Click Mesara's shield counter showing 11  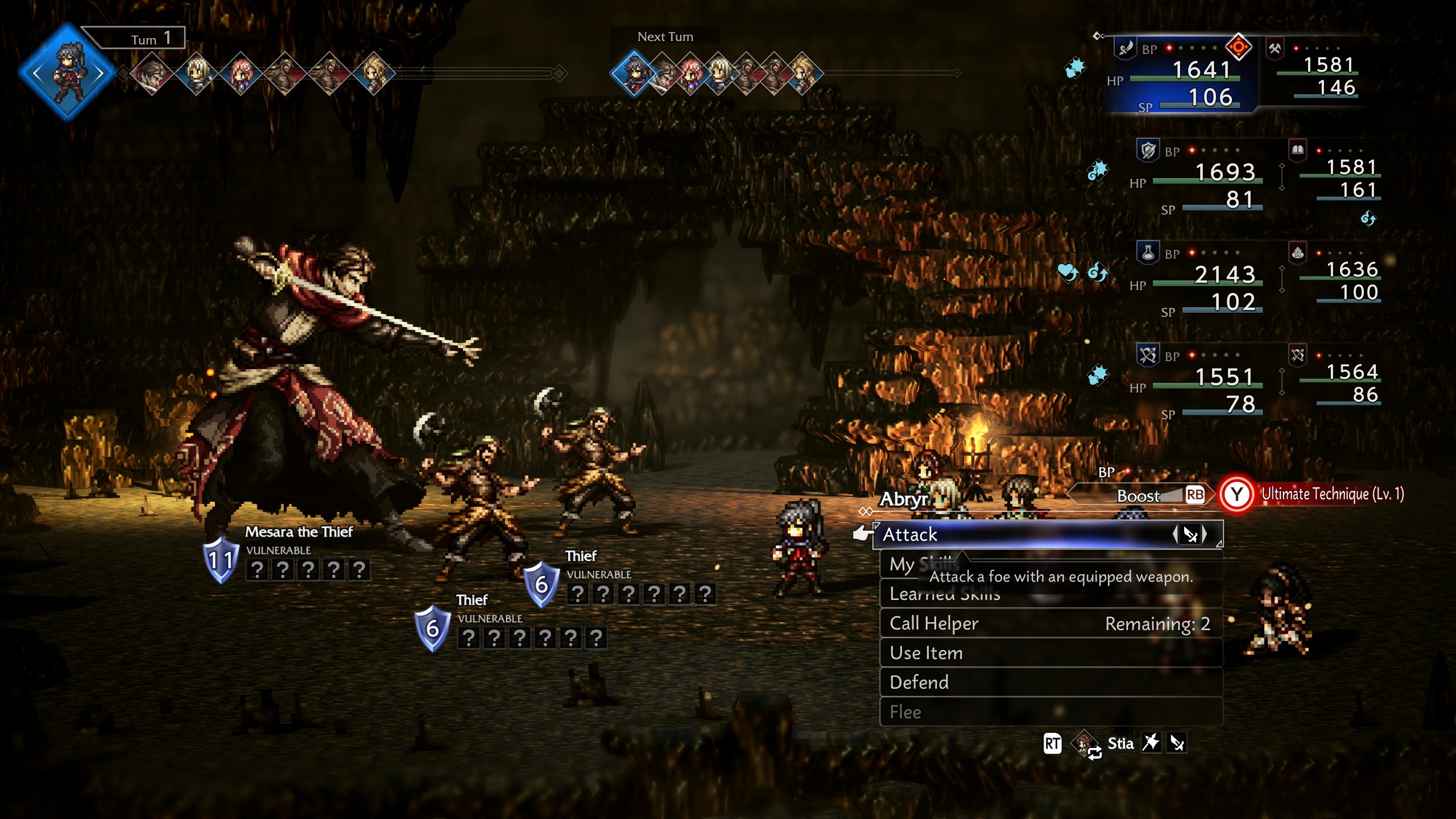221,560
